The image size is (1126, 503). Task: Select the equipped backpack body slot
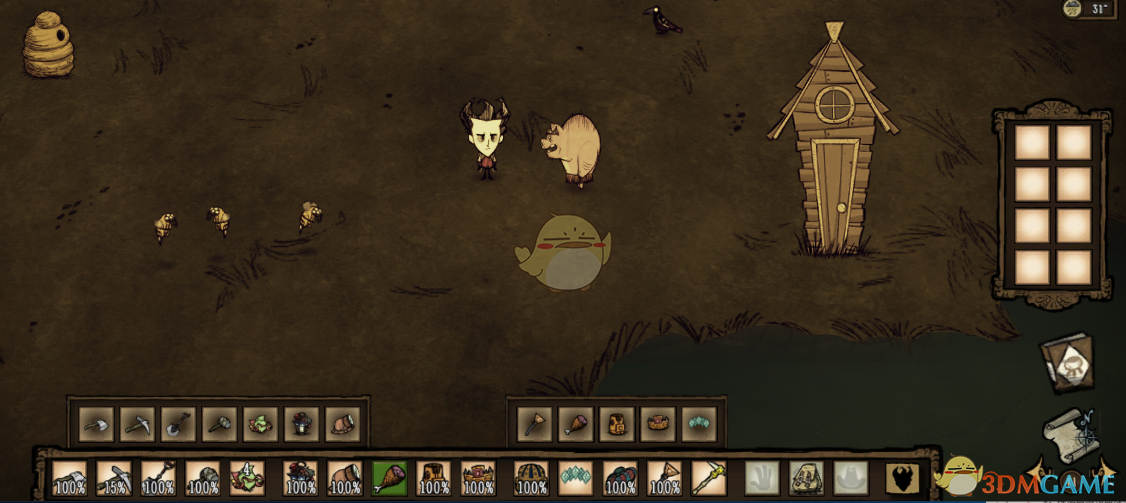(806, 478)
